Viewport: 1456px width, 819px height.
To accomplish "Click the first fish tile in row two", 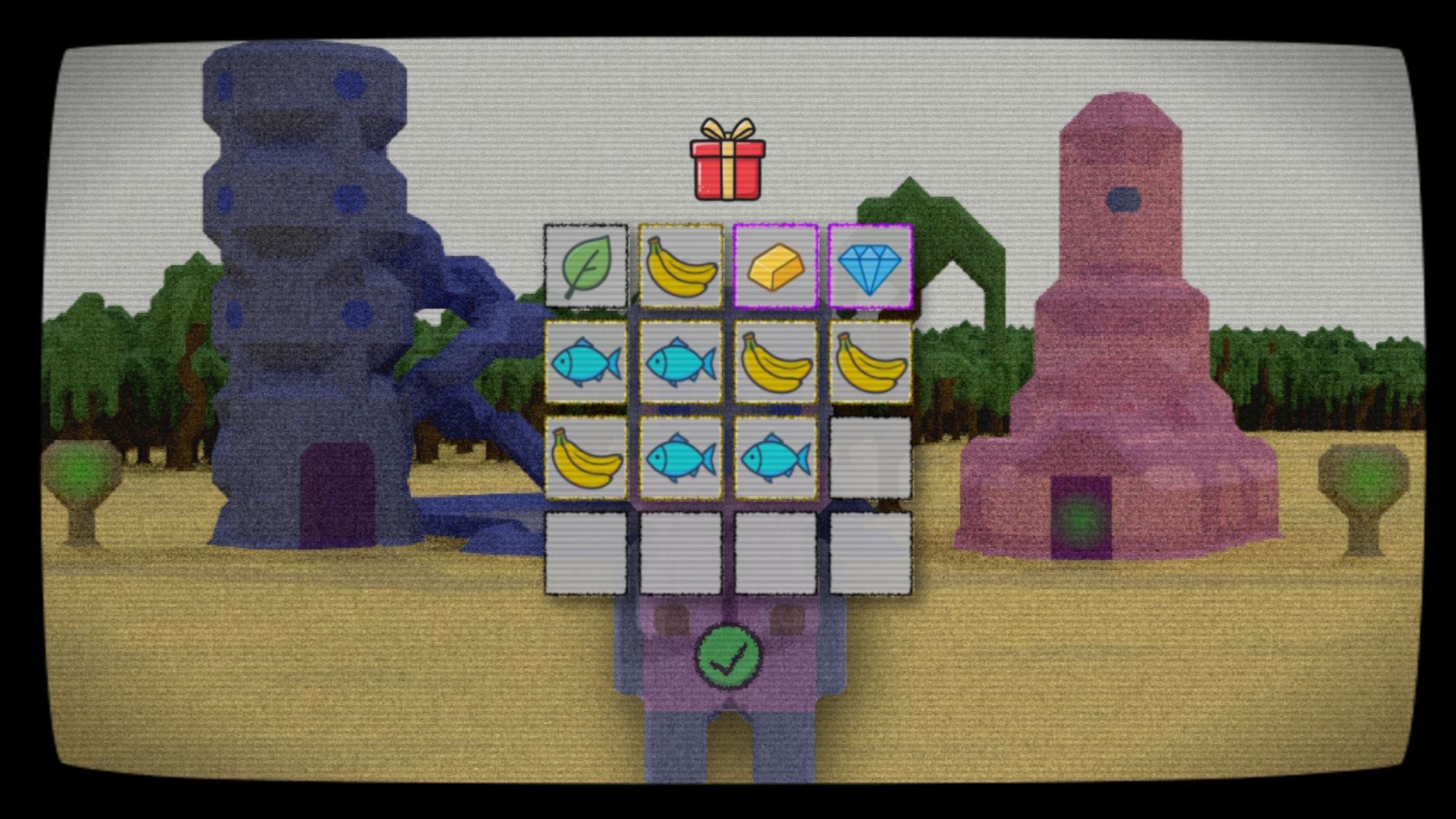I will [586, 362].
